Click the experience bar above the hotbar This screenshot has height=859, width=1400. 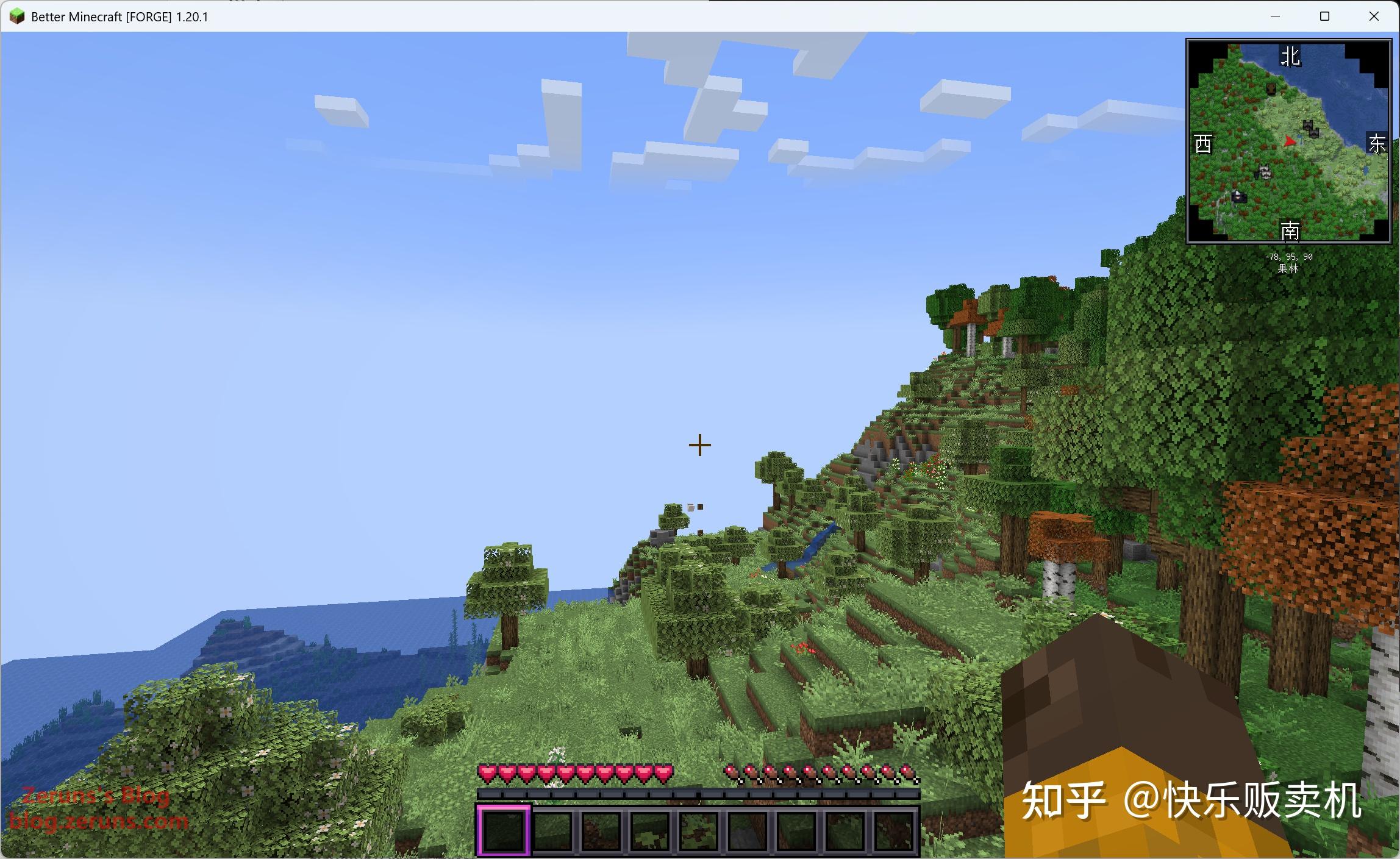(700, 794)
